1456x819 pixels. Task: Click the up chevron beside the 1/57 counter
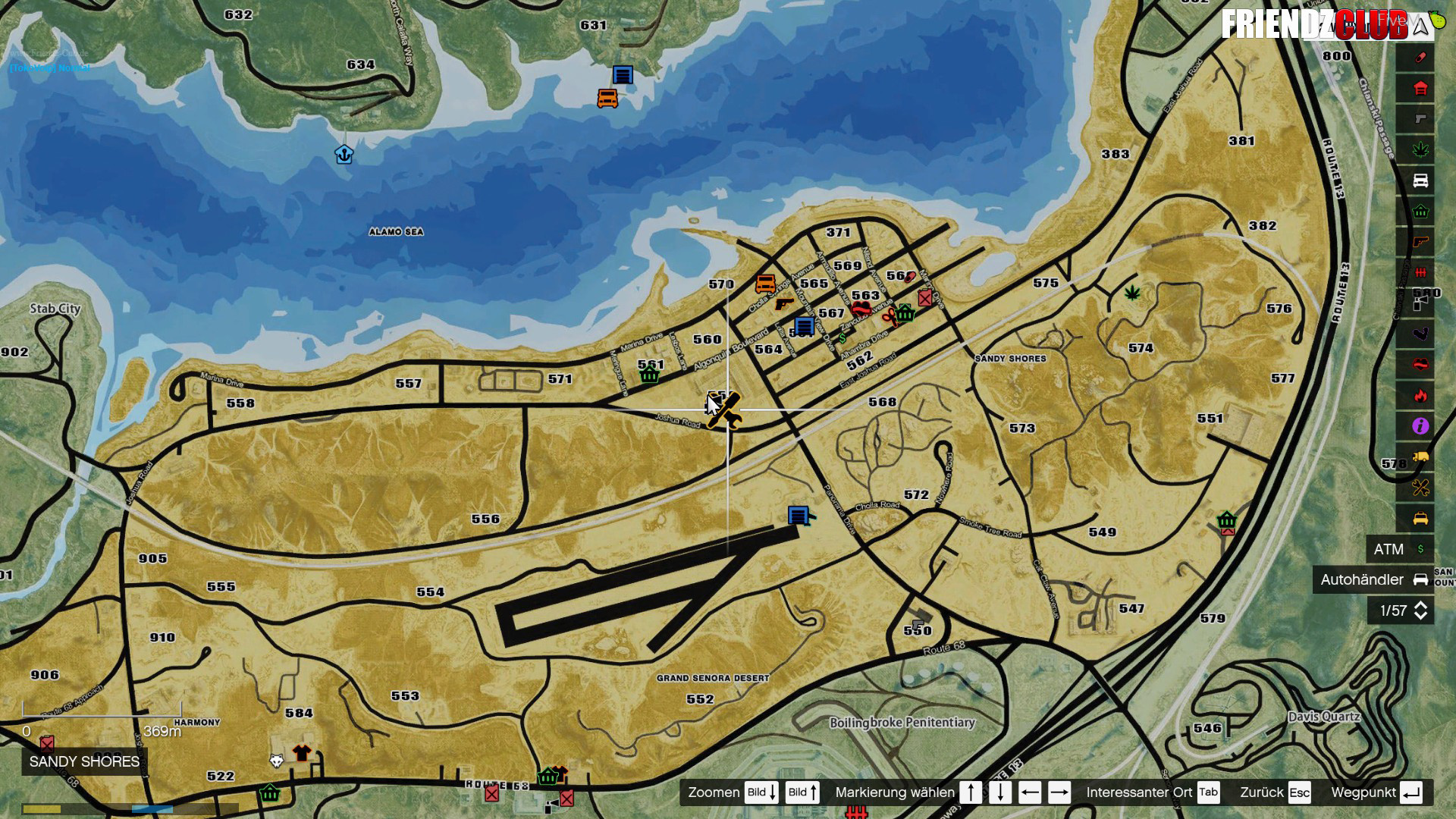point(1420,605)
